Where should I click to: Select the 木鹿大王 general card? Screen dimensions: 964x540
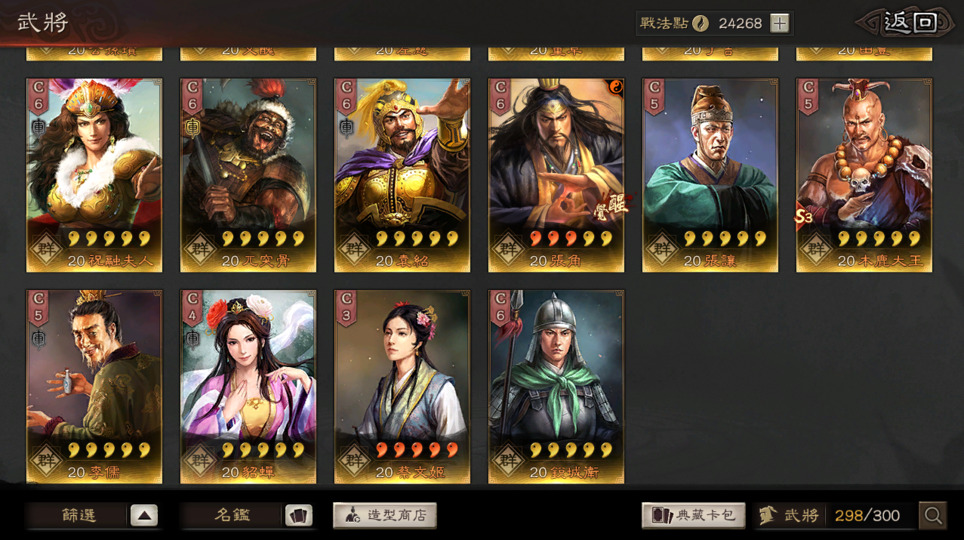coord(864,175)
